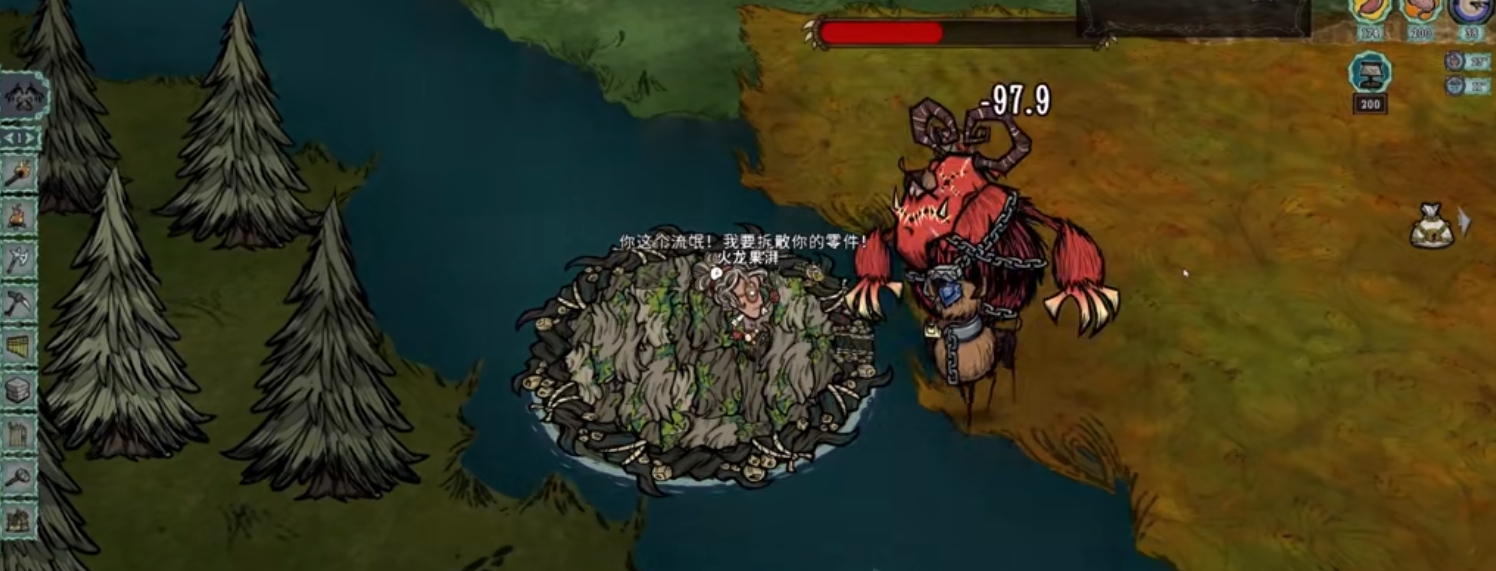Craft the campfire from pinned recipes
The width and height of the screenshot is (1496, 571).
point(19,217)
